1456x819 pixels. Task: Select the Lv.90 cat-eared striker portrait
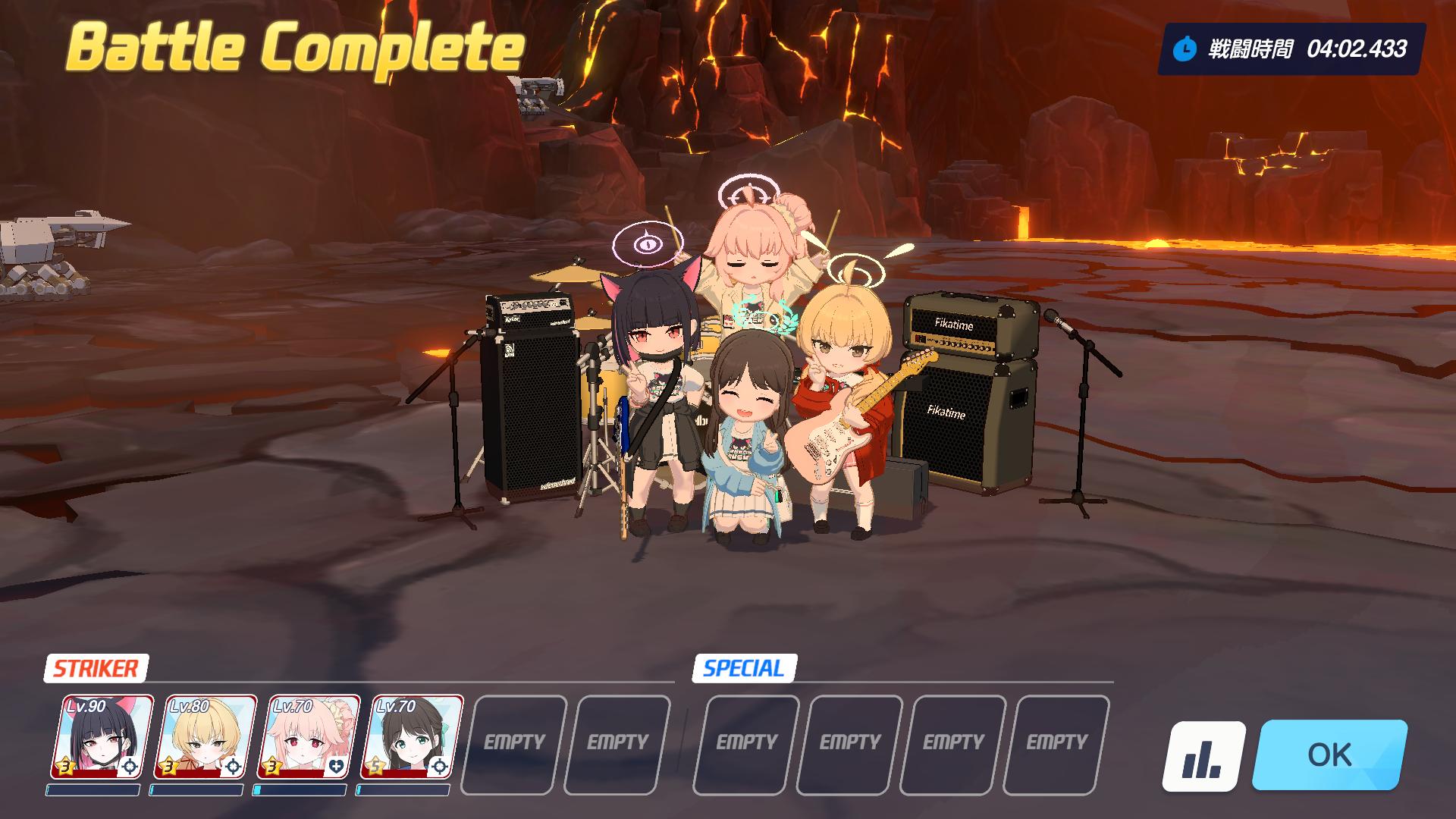pos(102,737)
